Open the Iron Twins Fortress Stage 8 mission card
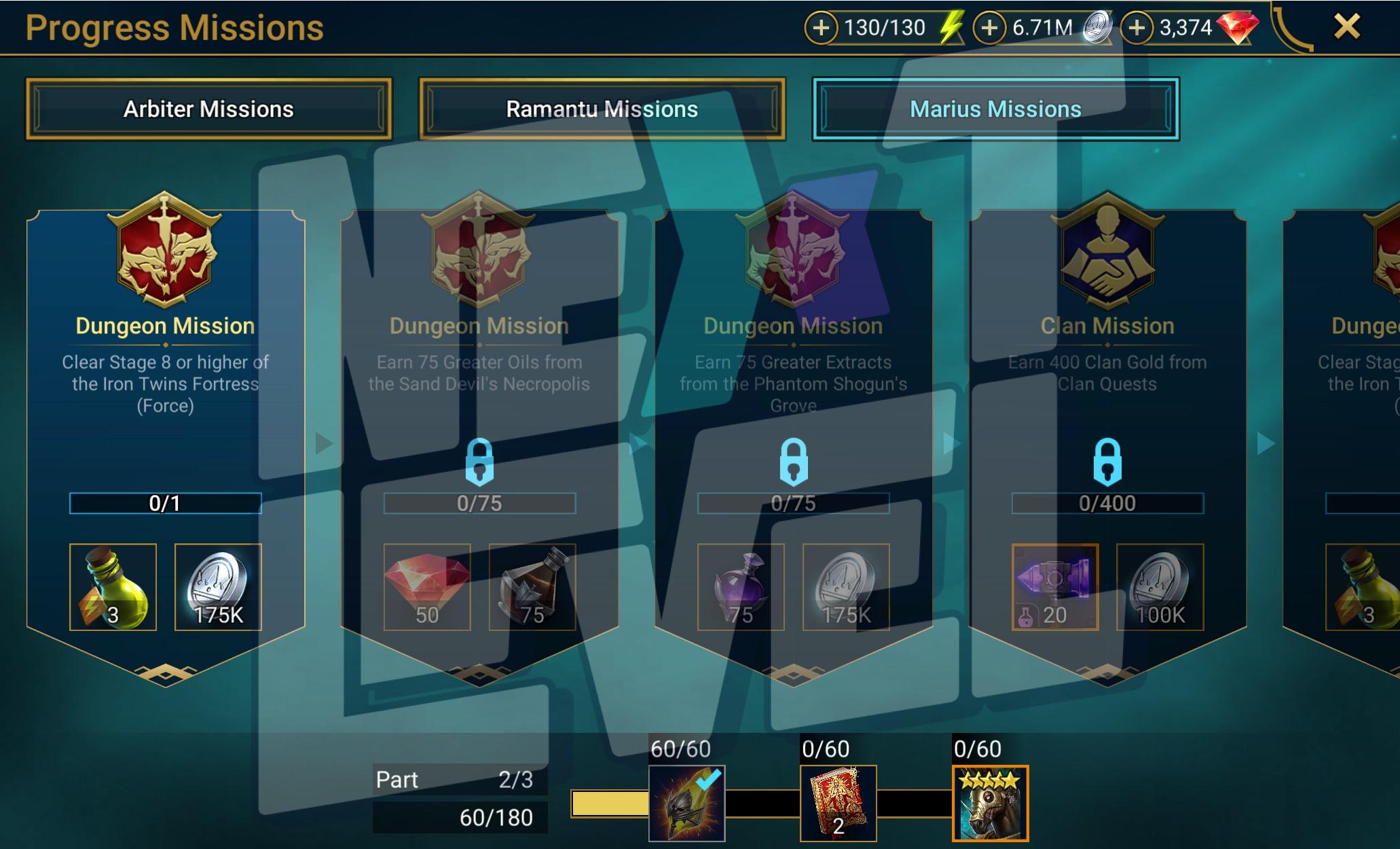Viewport: 1400px width, 849px height. click(x=165, y=380)
